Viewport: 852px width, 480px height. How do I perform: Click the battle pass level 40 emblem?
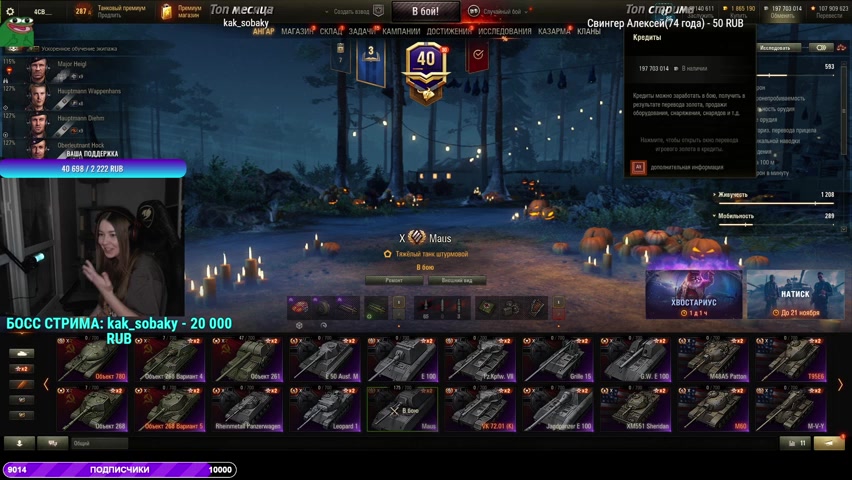(427, 66)
